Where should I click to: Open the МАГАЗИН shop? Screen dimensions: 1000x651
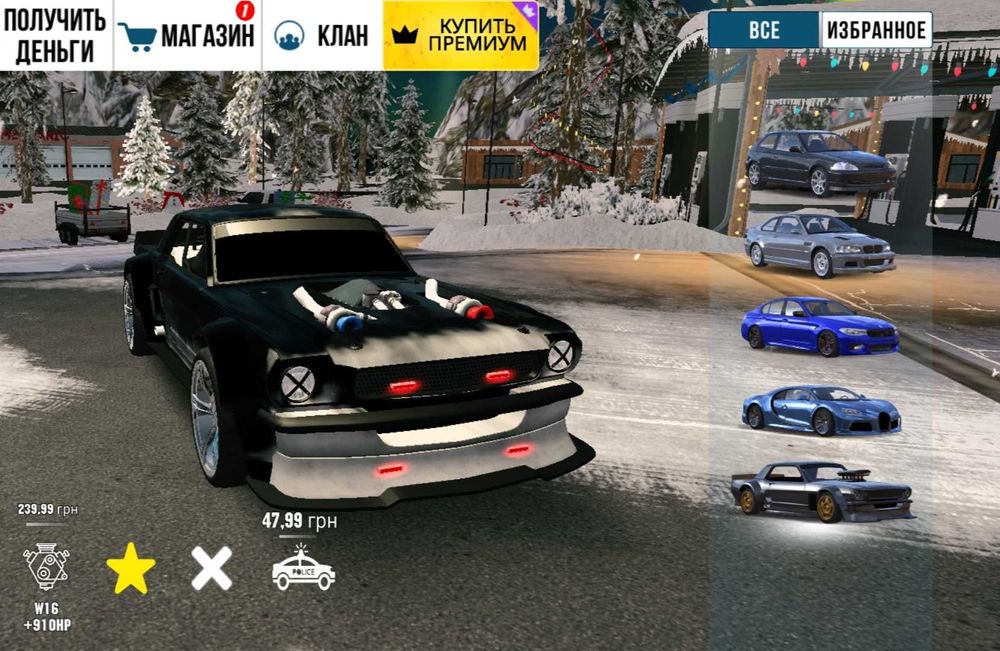click(187, 36)
